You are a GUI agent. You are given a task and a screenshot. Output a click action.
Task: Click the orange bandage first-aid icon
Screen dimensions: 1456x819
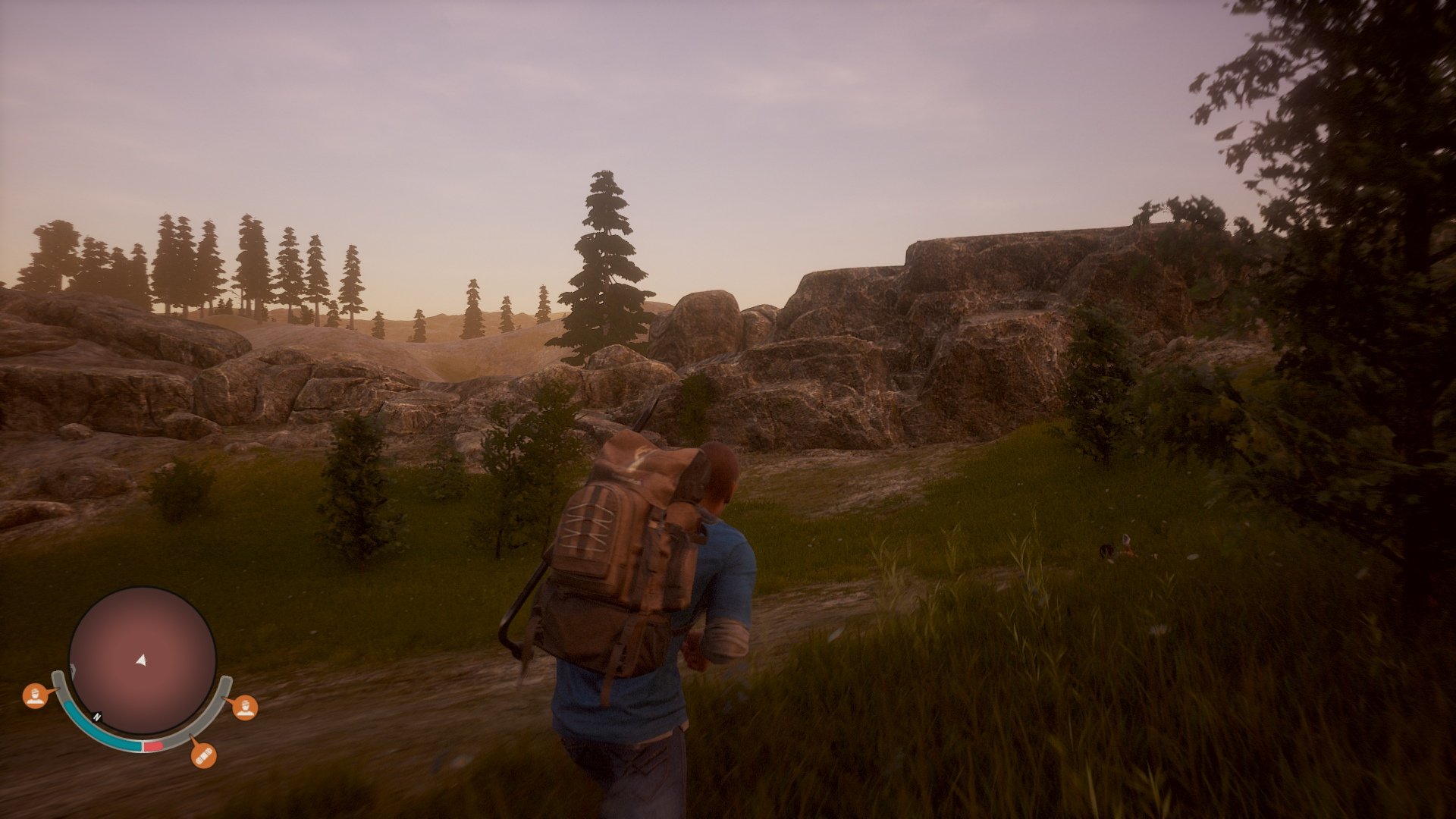[x=203, y=755]
